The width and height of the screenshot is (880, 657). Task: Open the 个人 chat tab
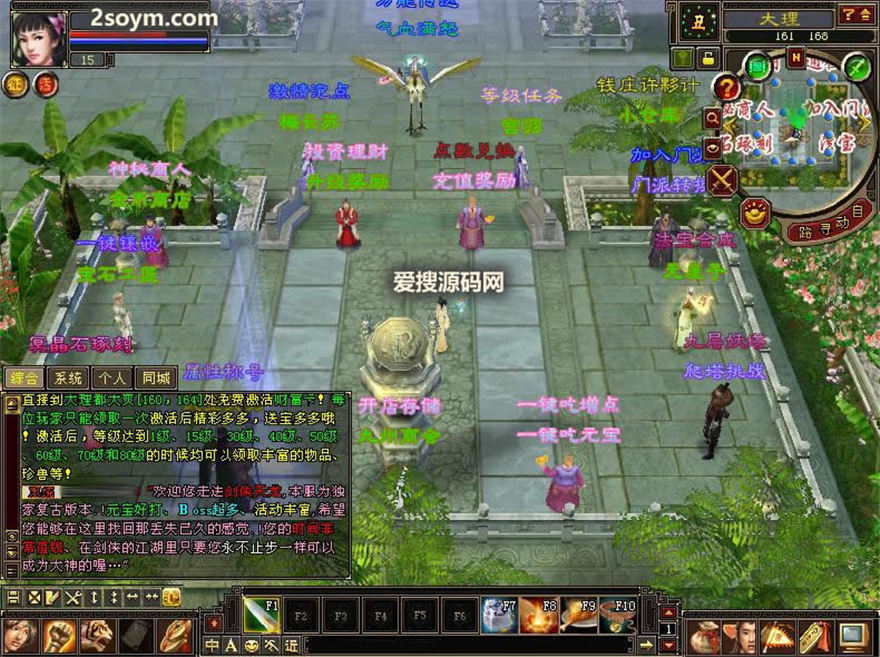[113, 378]
